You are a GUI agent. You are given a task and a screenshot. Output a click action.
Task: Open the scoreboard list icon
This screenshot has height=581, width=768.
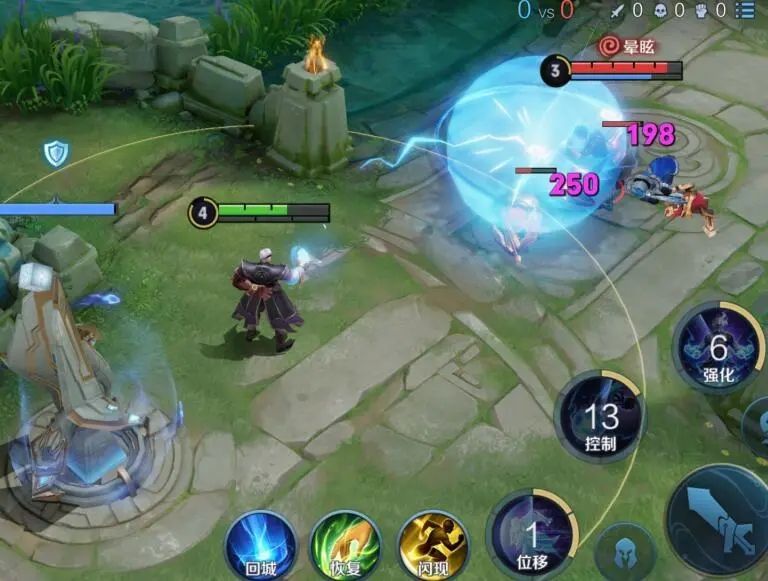tap(745, 11)
